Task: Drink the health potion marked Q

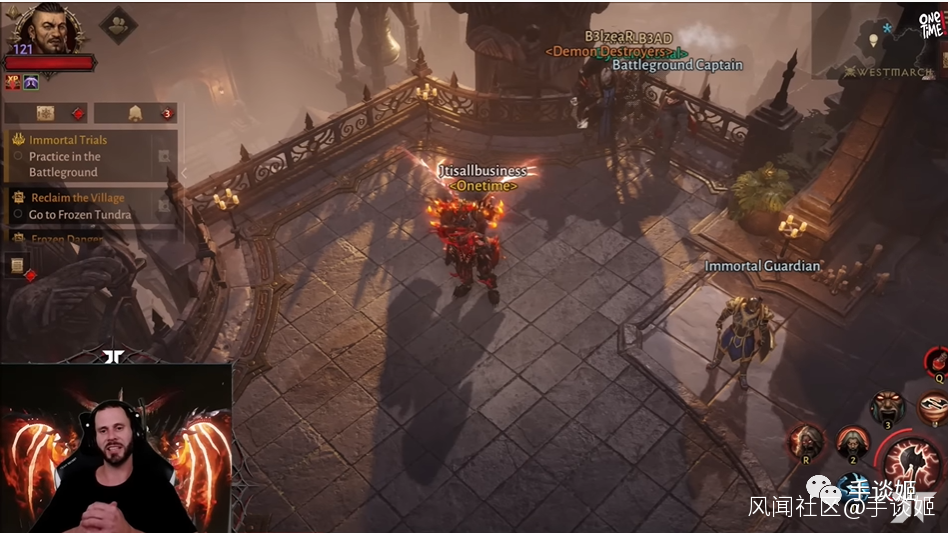Action: tap(937, 363)
